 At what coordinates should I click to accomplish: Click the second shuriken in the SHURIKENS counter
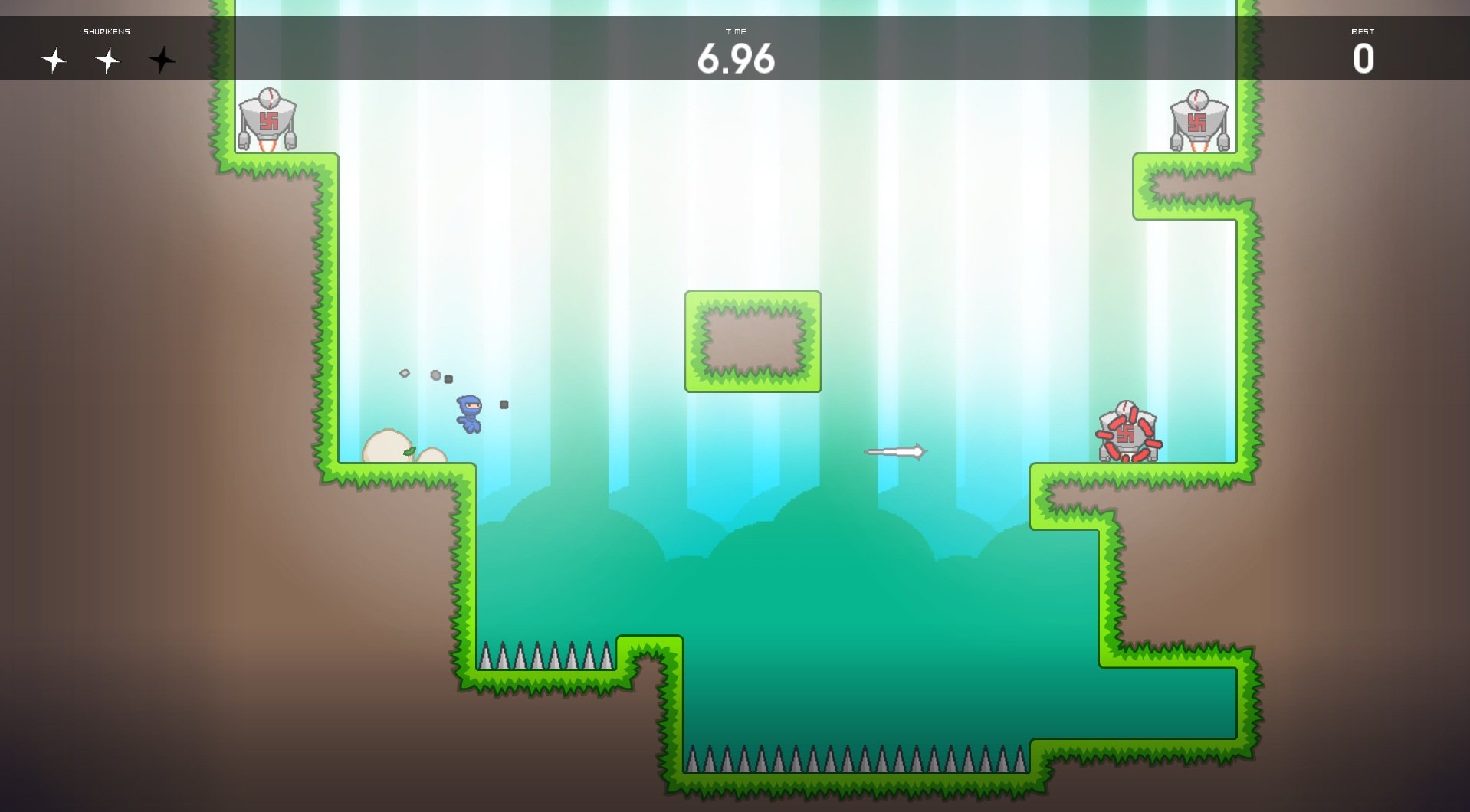107,60
